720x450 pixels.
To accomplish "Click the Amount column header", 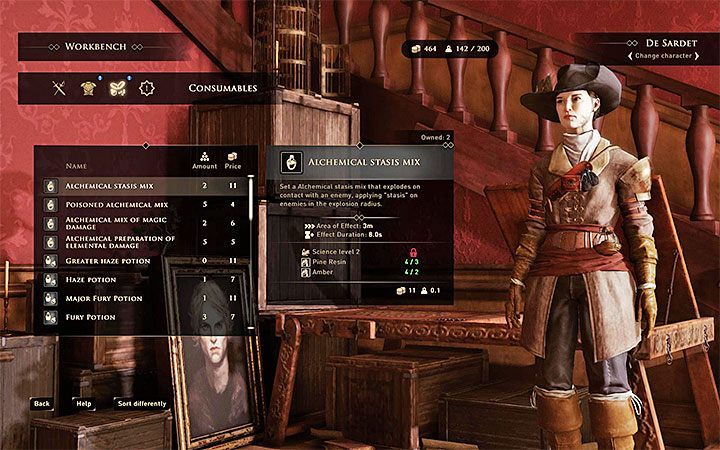I will pyautogui.click(x=204, y=164).
